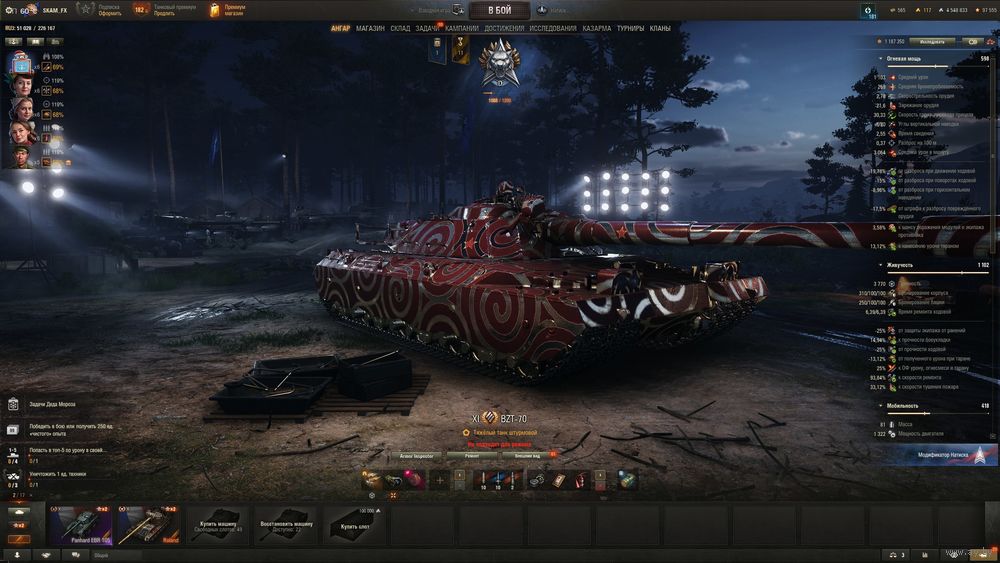Click the «Купить машину» tile

(x=219, y=525)
